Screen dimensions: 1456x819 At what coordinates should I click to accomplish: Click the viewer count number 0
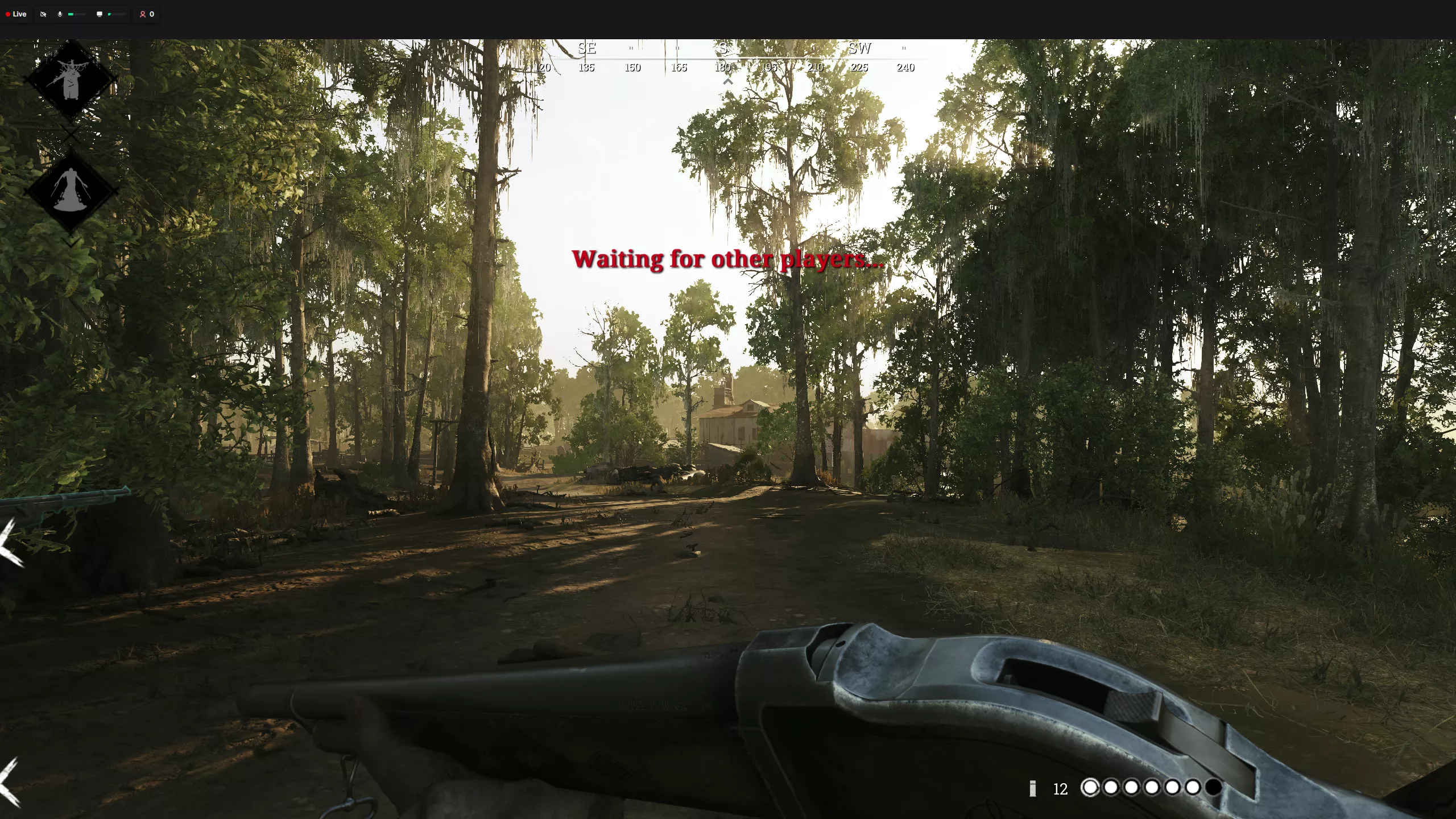click(152, 14)
